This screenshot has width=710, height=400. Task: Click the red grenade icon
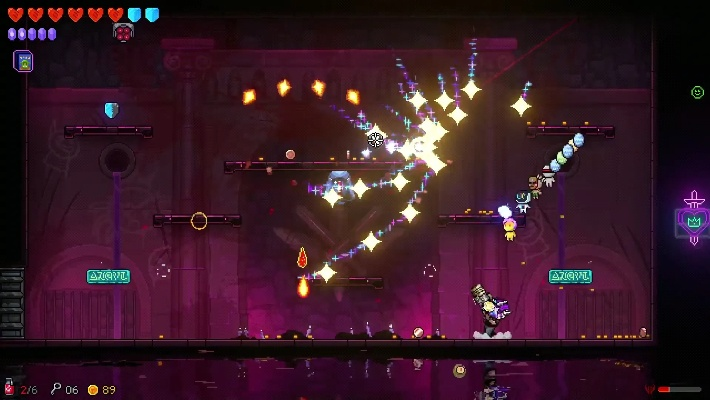pyautogui.click(x=10, y=388)
